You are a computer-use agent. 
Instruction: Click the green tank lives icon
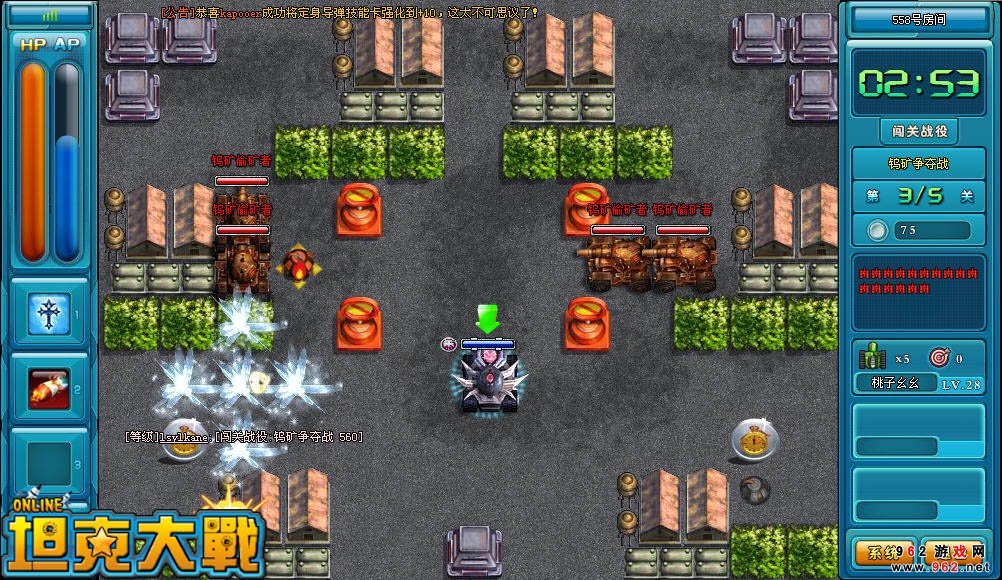(x=873, y=357)
